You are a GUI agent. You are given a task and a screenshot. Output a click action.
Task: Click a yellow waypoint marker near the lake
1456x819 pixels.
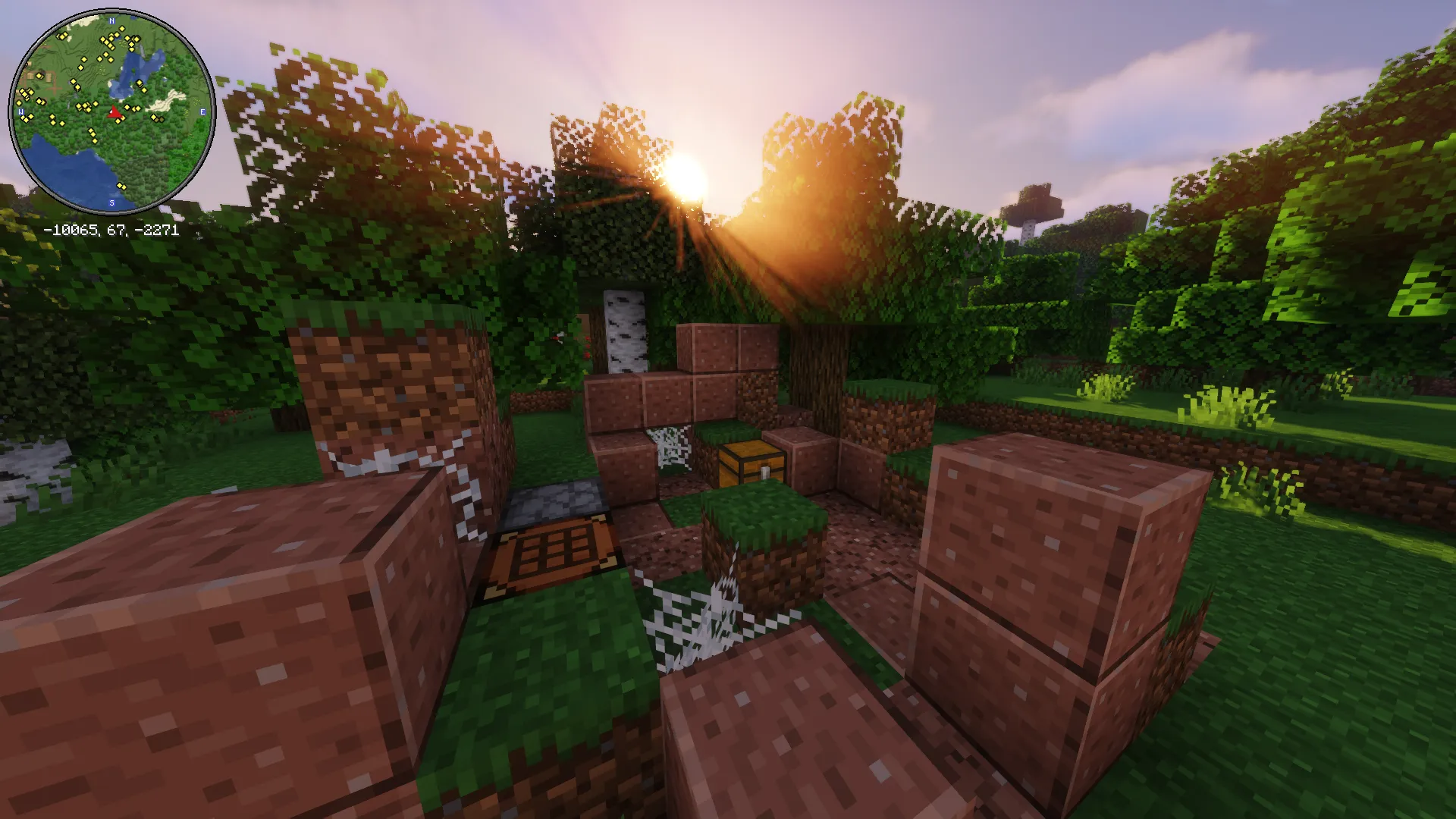click(140, 84)
